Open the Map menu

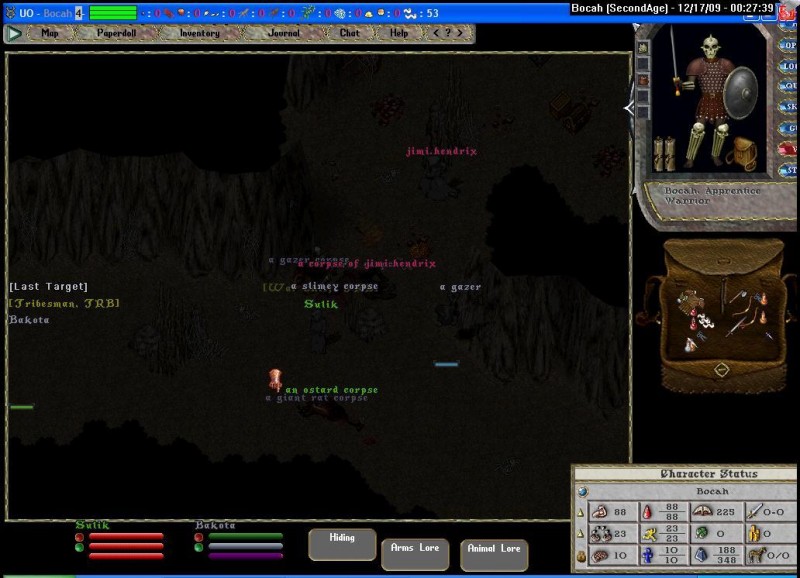pos(49,33)
